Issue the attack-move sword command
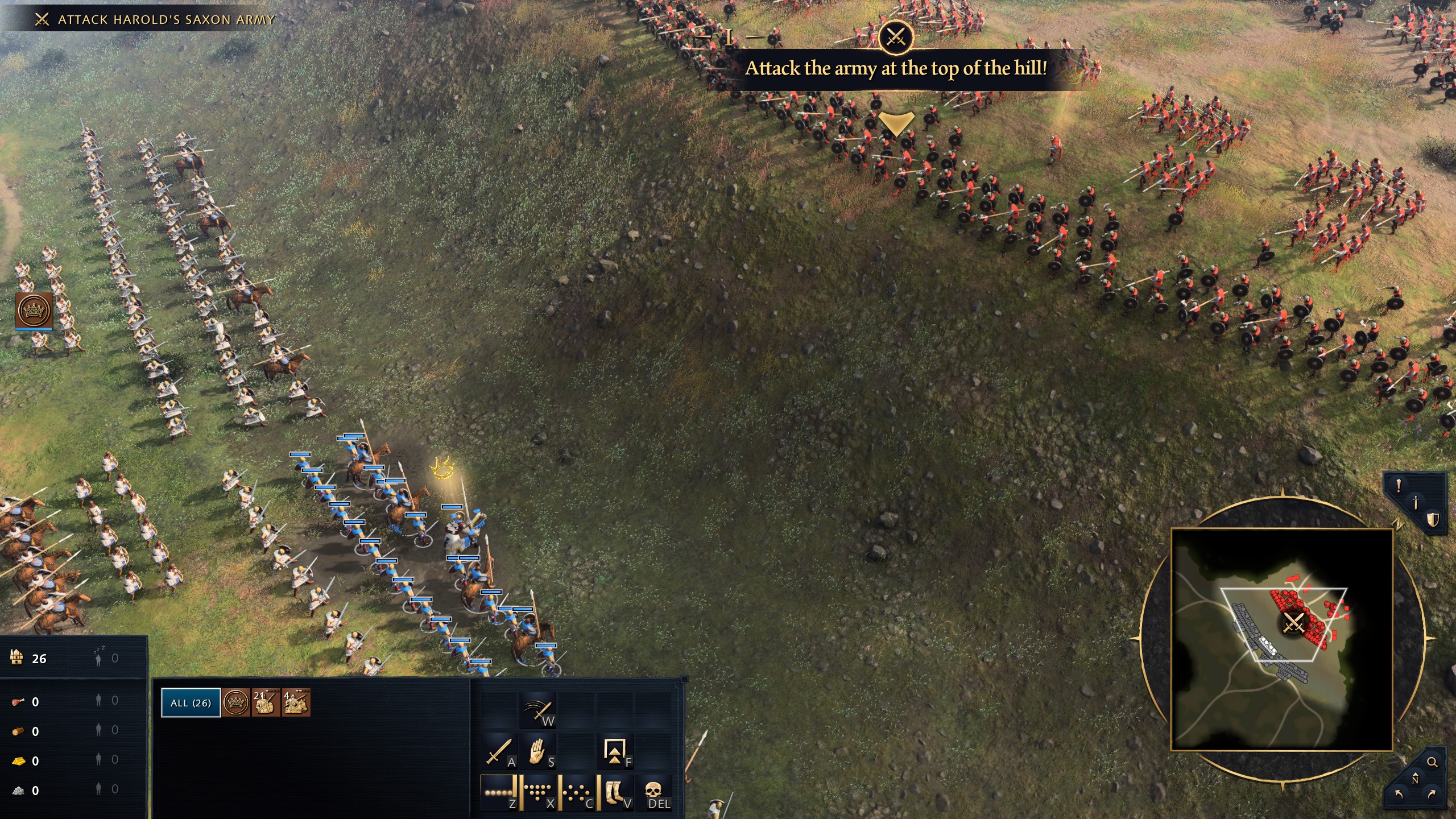This screenshot has height=819, width=1456. point(499,752)
